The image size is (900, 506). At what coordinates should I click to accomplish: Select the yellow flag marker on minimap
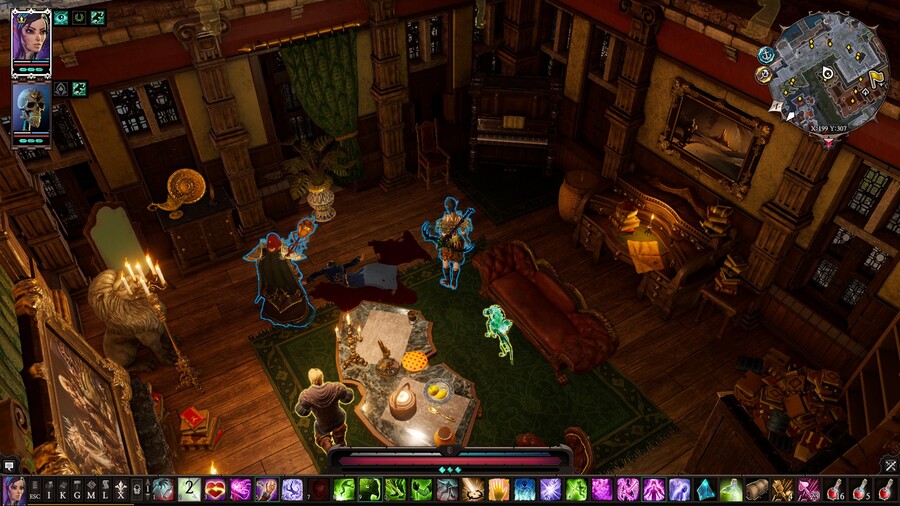877,77
